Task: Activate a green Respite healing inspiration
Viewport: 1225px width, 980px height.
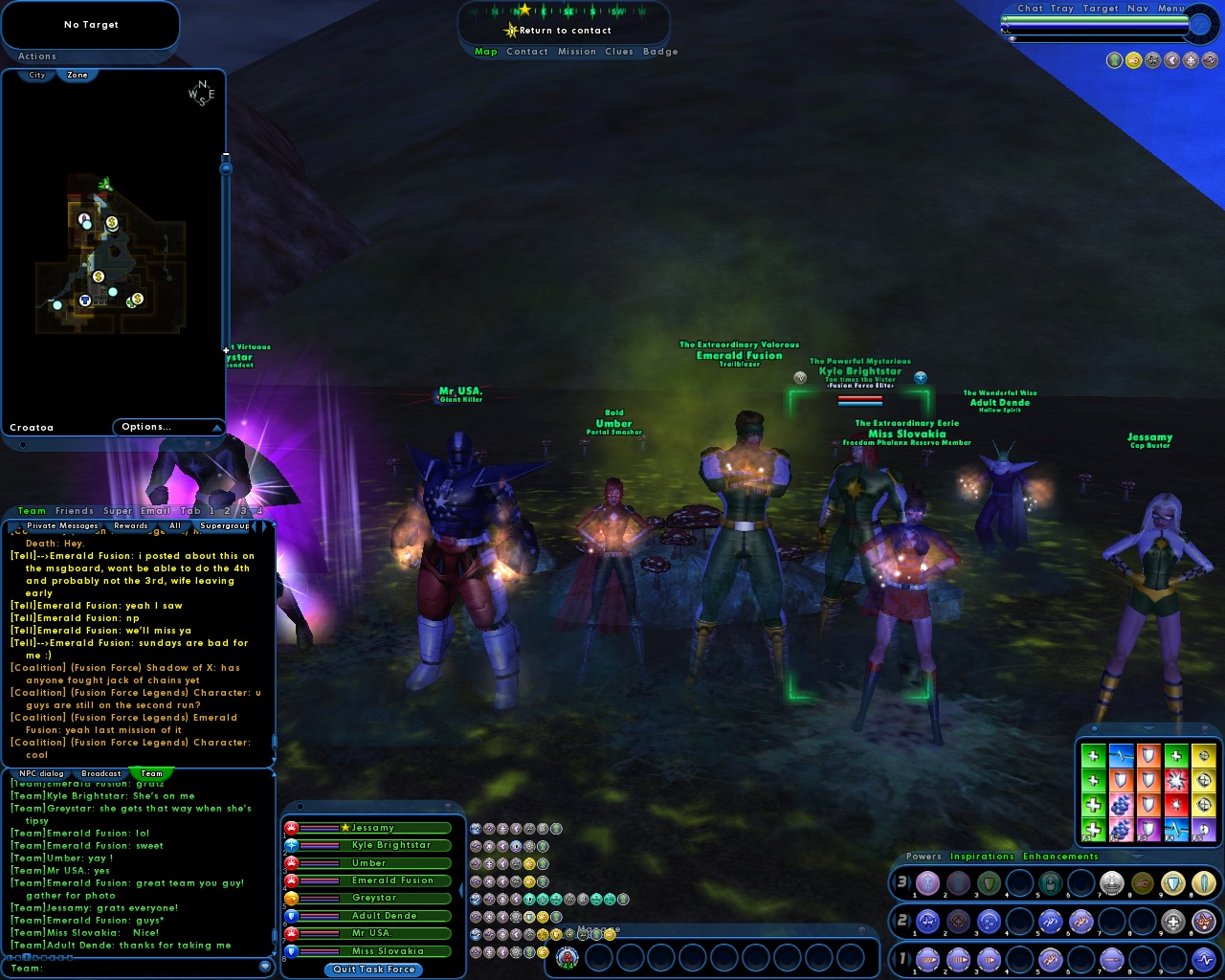Action: coord(1093,756)
